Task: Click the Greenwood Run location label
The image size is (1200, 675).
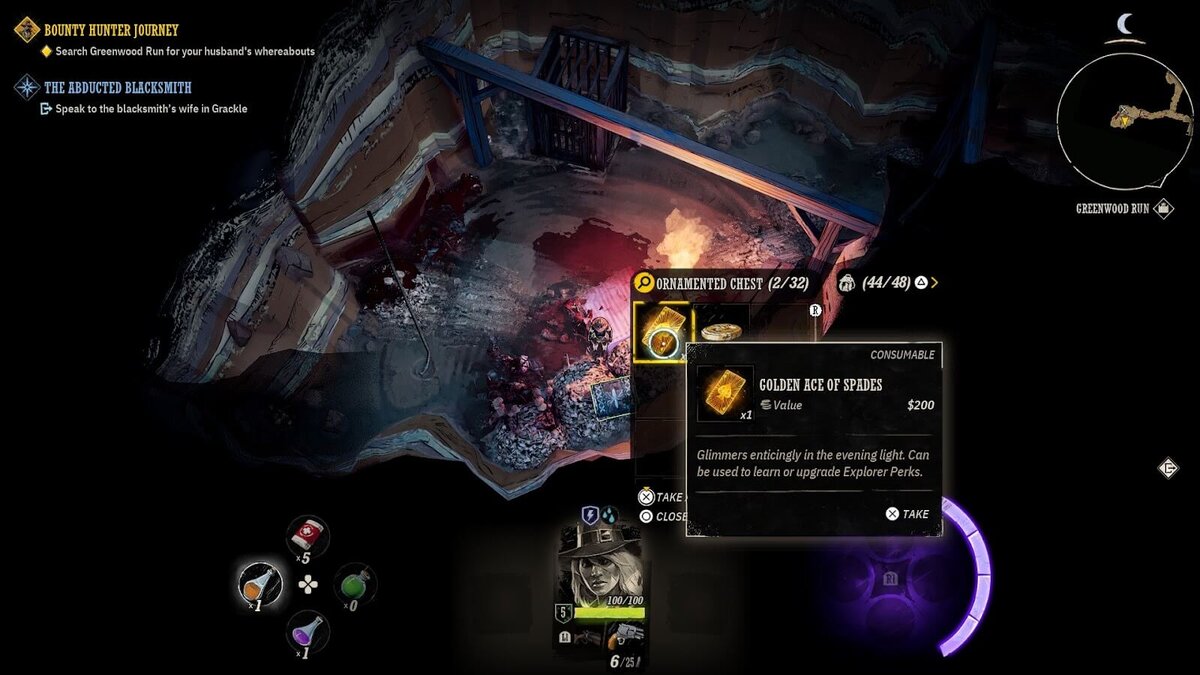Action: 1112,209
